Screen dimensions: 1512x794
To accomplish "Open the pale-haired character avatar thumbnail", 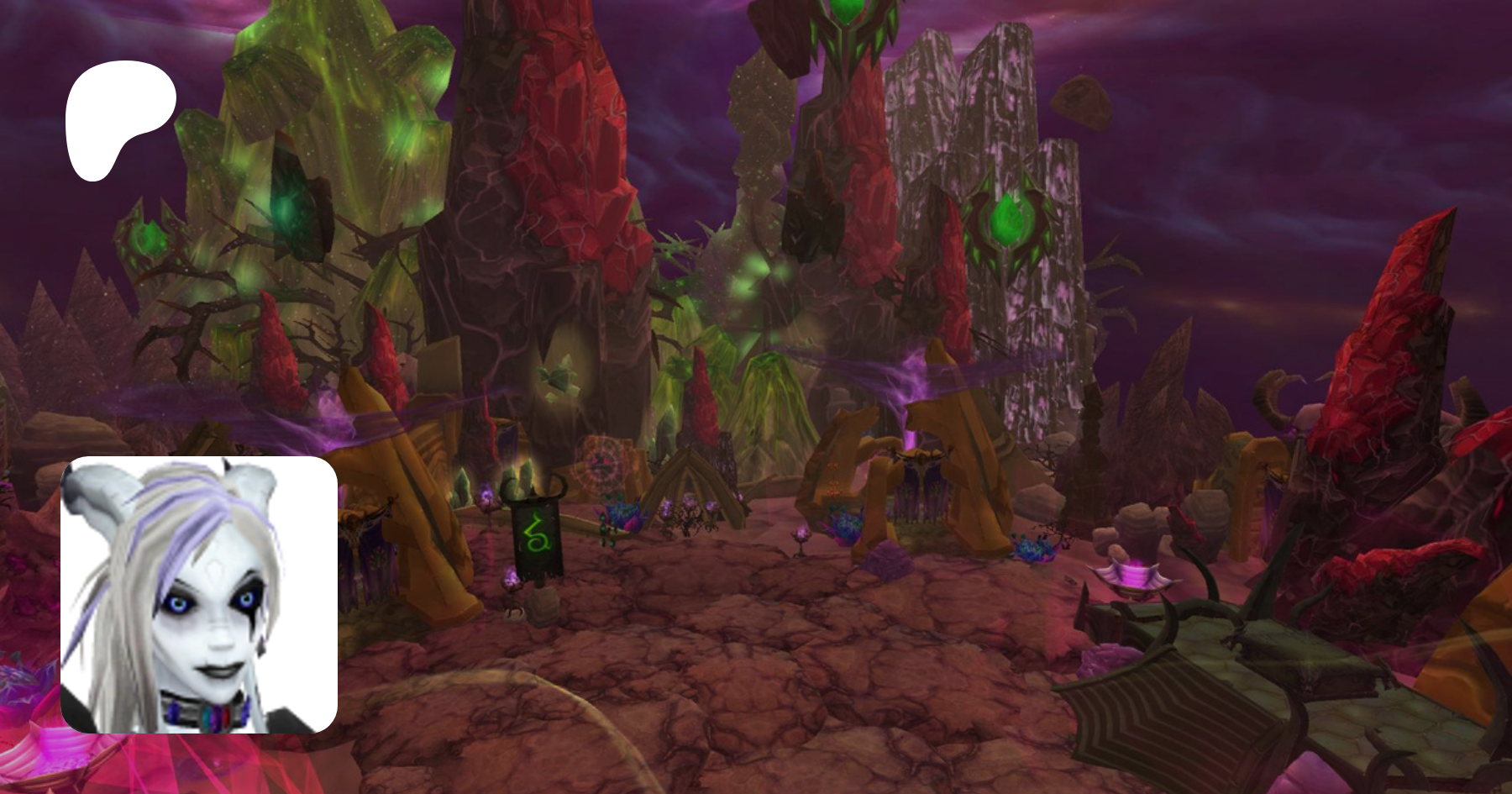I will [198, 594].
